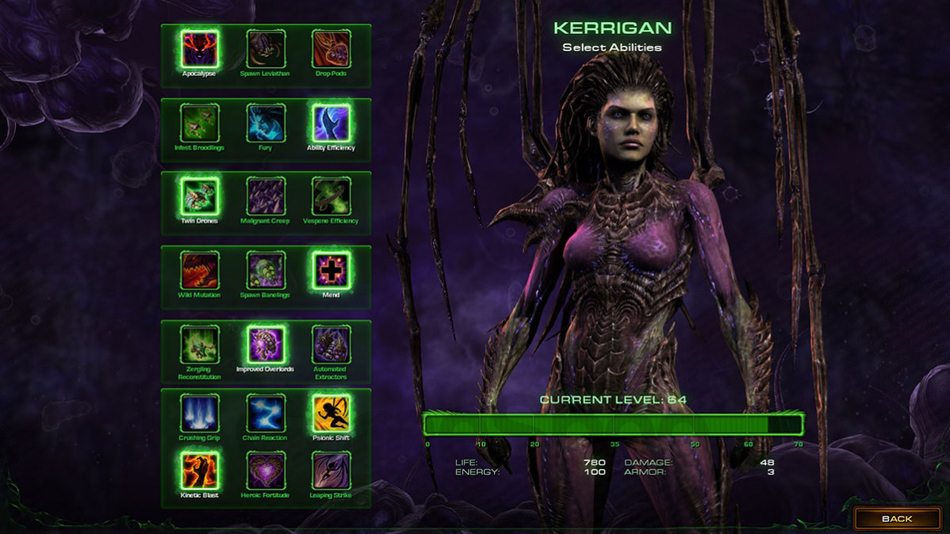The width and height of the screenshot is (950, 534).
Task: Pick the Drop-Pods ability
Action: coord(331,49)
